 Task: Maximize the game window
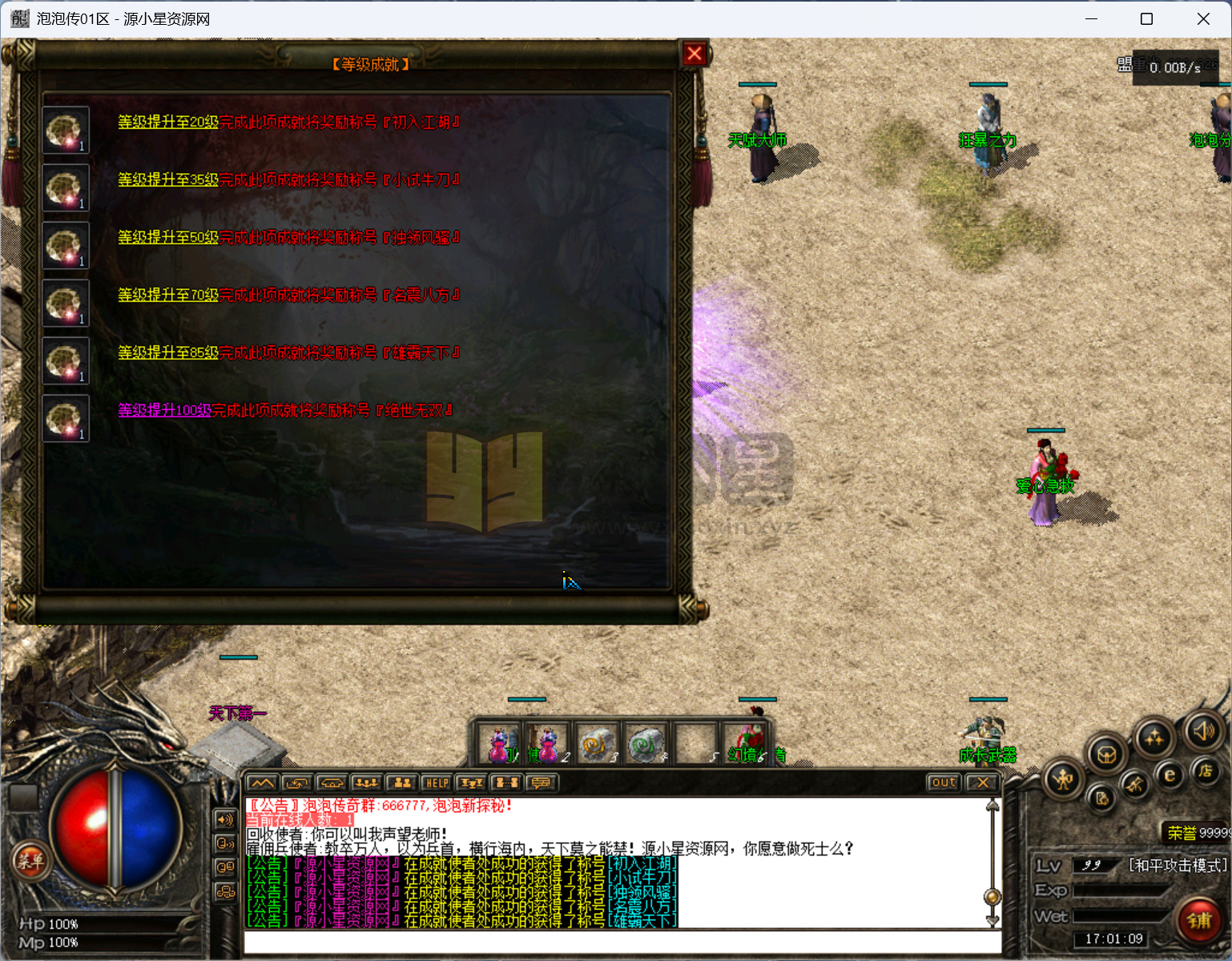pos(1146,19)
